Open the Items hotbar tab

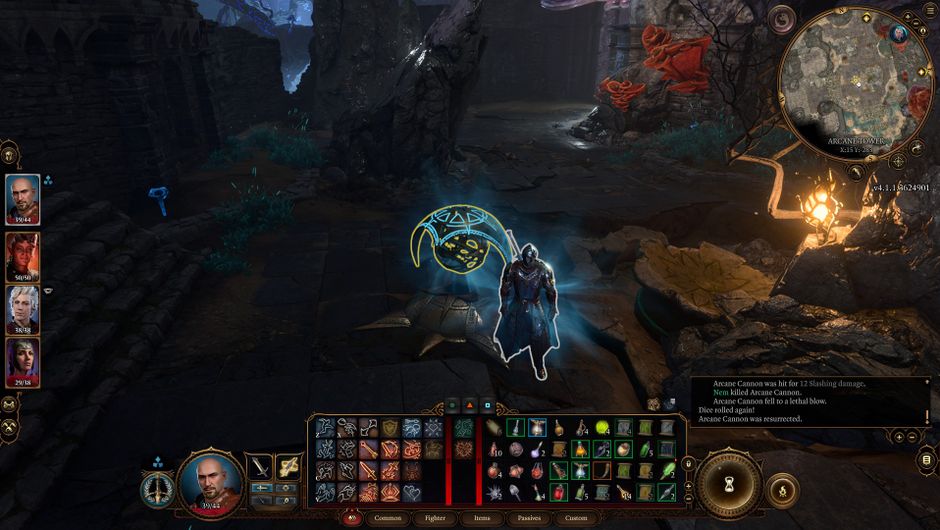pos(481,518)
